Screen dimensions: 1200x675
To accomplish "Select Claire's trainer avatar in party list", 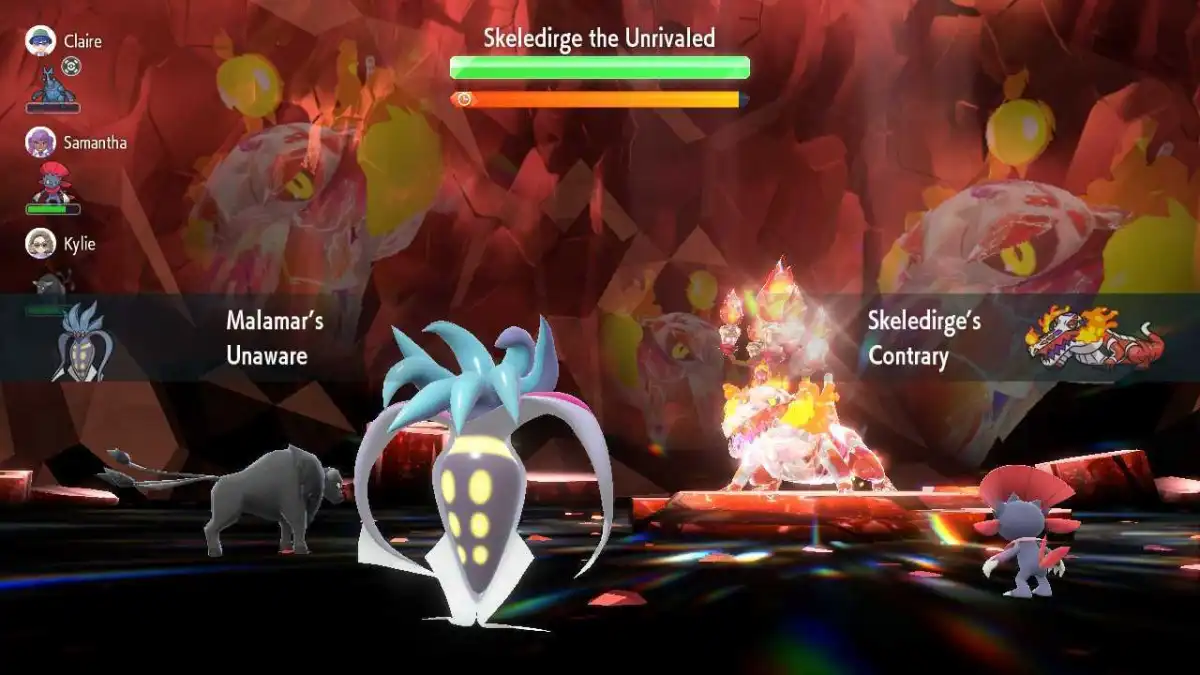I will point(40,41).
